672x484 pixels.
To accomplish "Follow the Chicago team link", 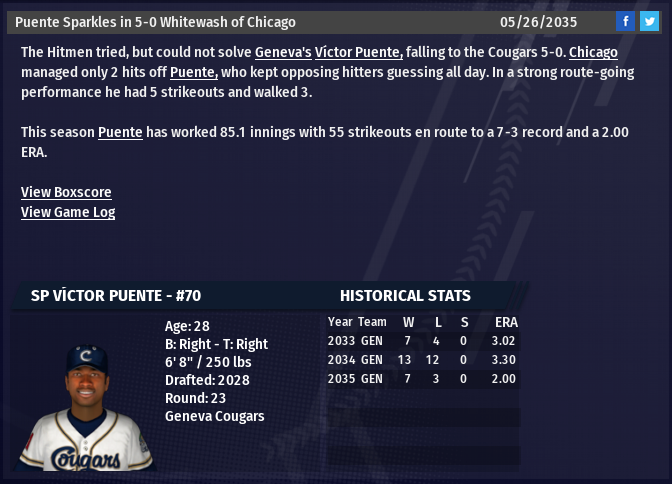I will click(x=593, y=52).
